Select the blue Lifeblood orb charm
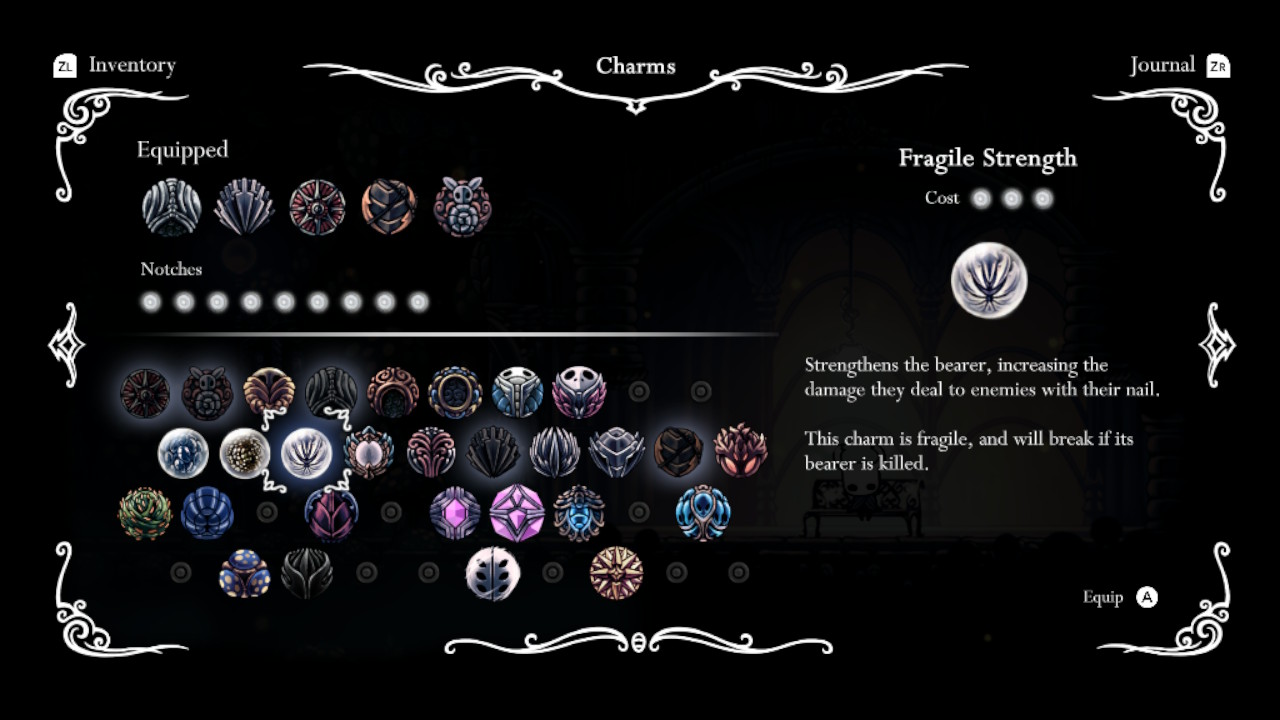Viewport: 1280px width, 720px height. tap(183, 452)
